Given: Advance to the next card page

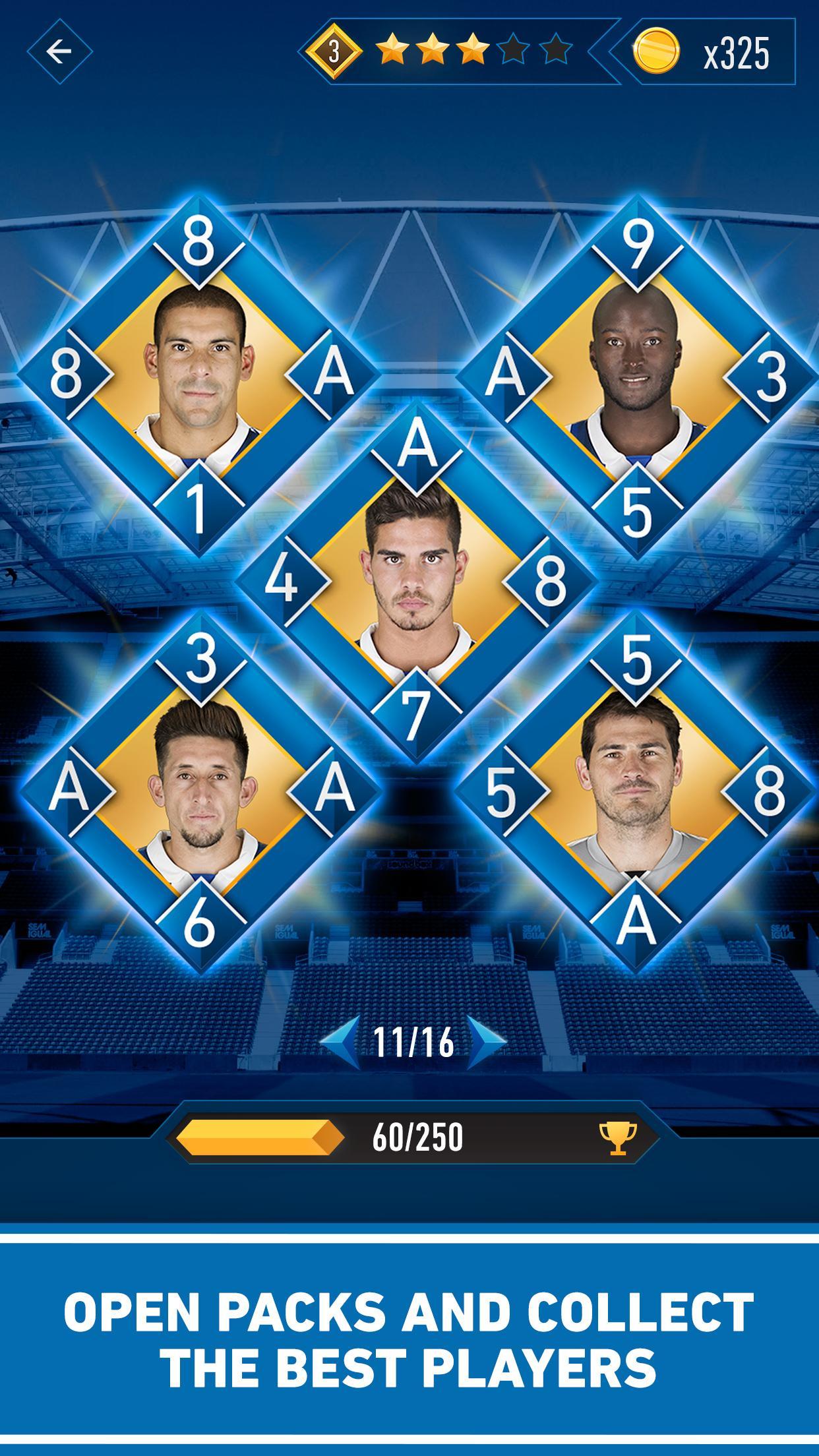Looking at the screenshot, I should 487,1042.
